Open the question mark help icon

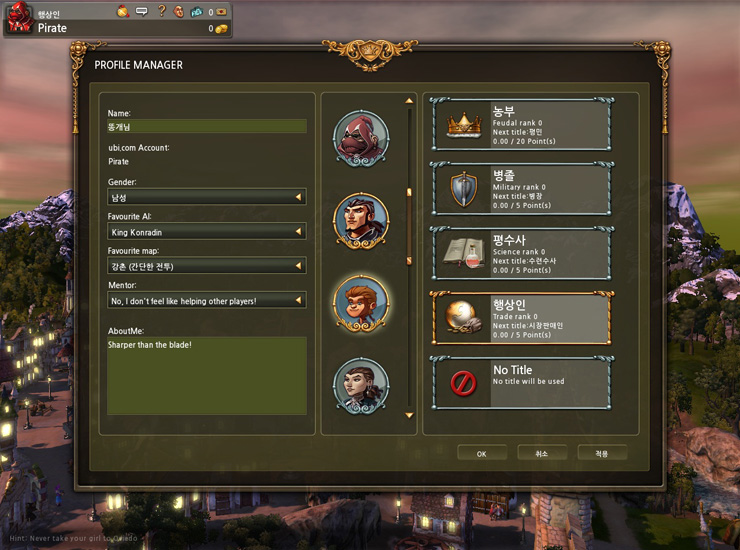[x=161, y=11]
